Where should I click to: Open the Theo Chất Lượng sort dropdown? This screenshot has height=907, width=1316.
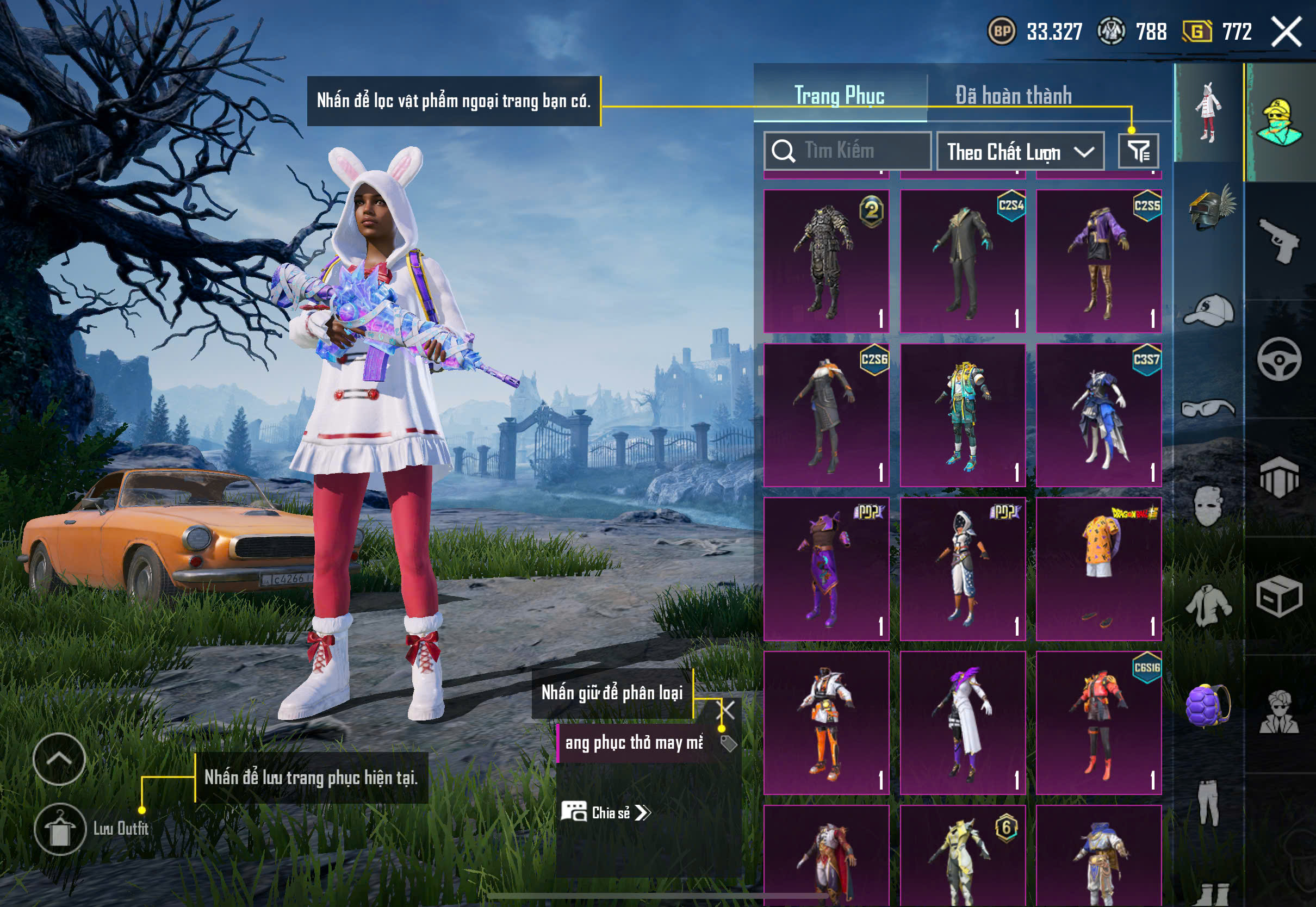pyautogui.click(x=1020, y=152)
